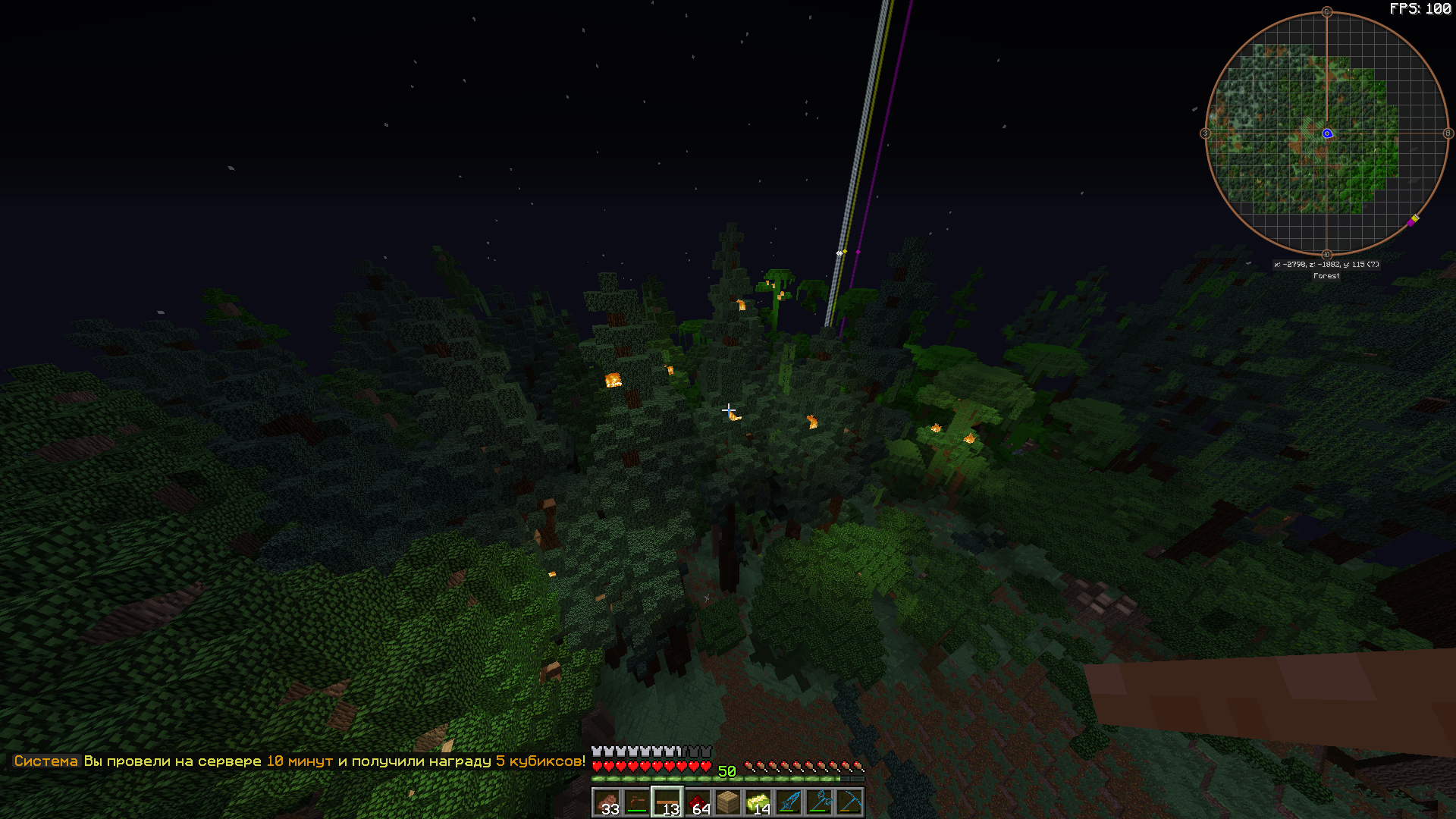Select the raw meat stack of 33

pyautogui.click(x=607, y=802)
